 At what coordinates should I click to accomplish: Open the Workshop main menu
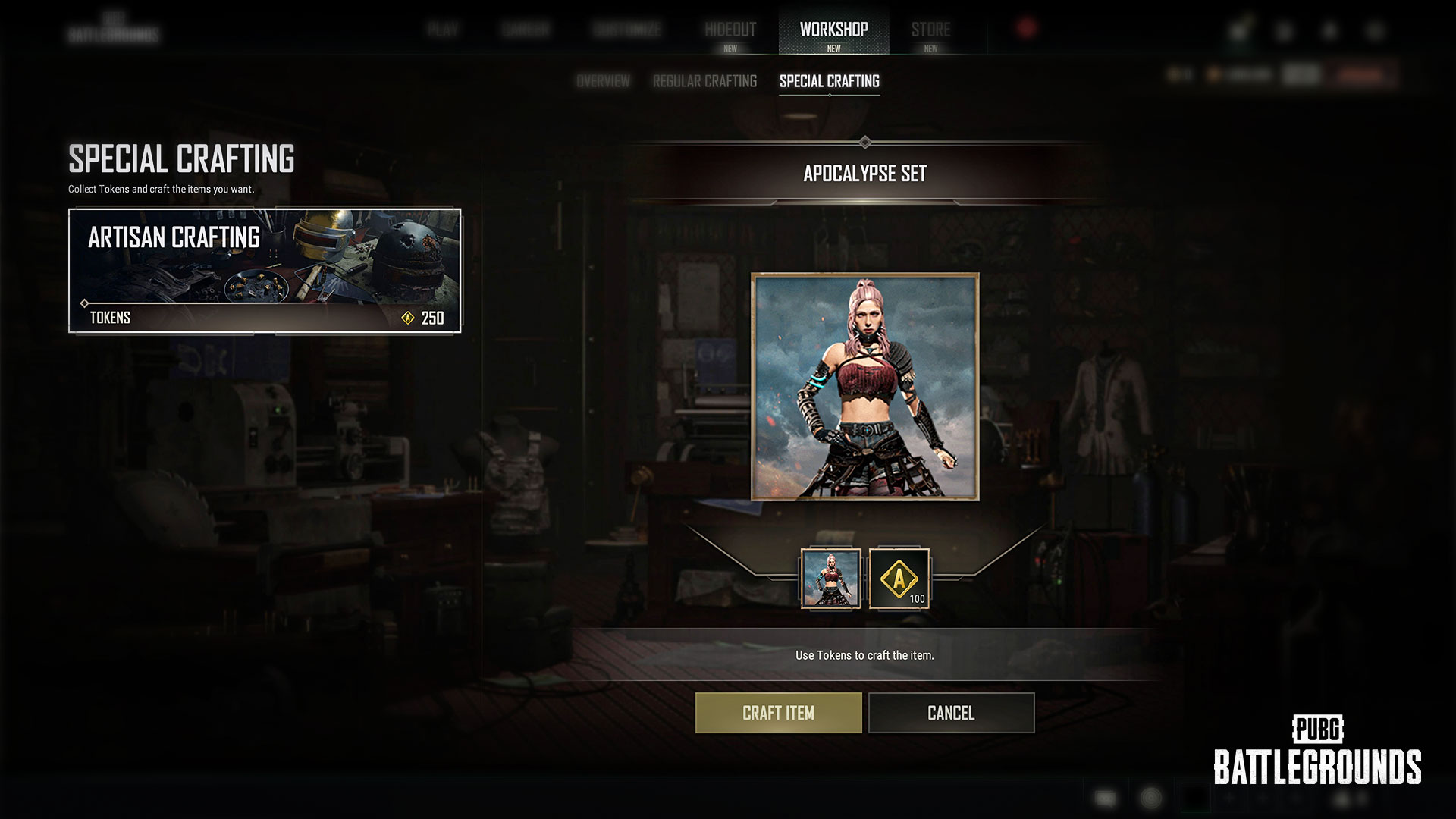point(833,30)
